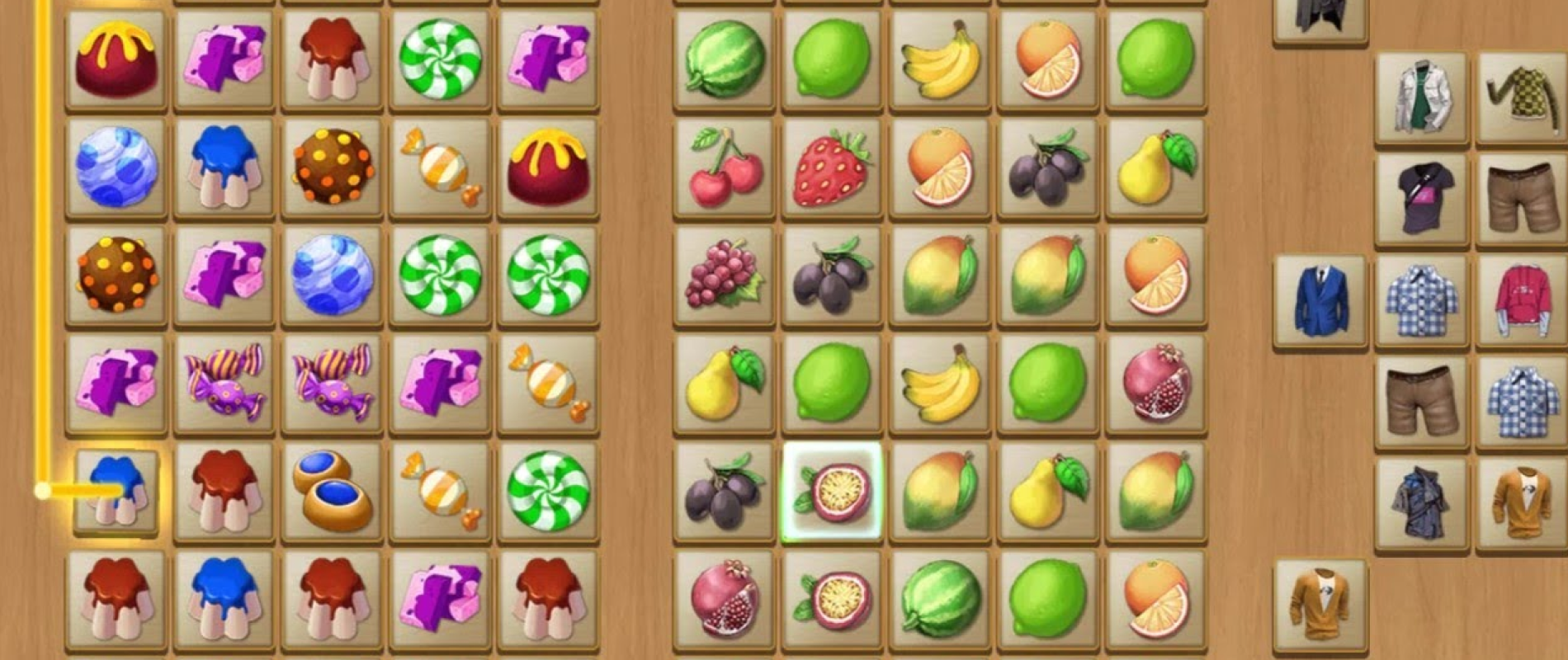Select the denim jacket tile
1568x660 pixels.
coord(1421,503)
